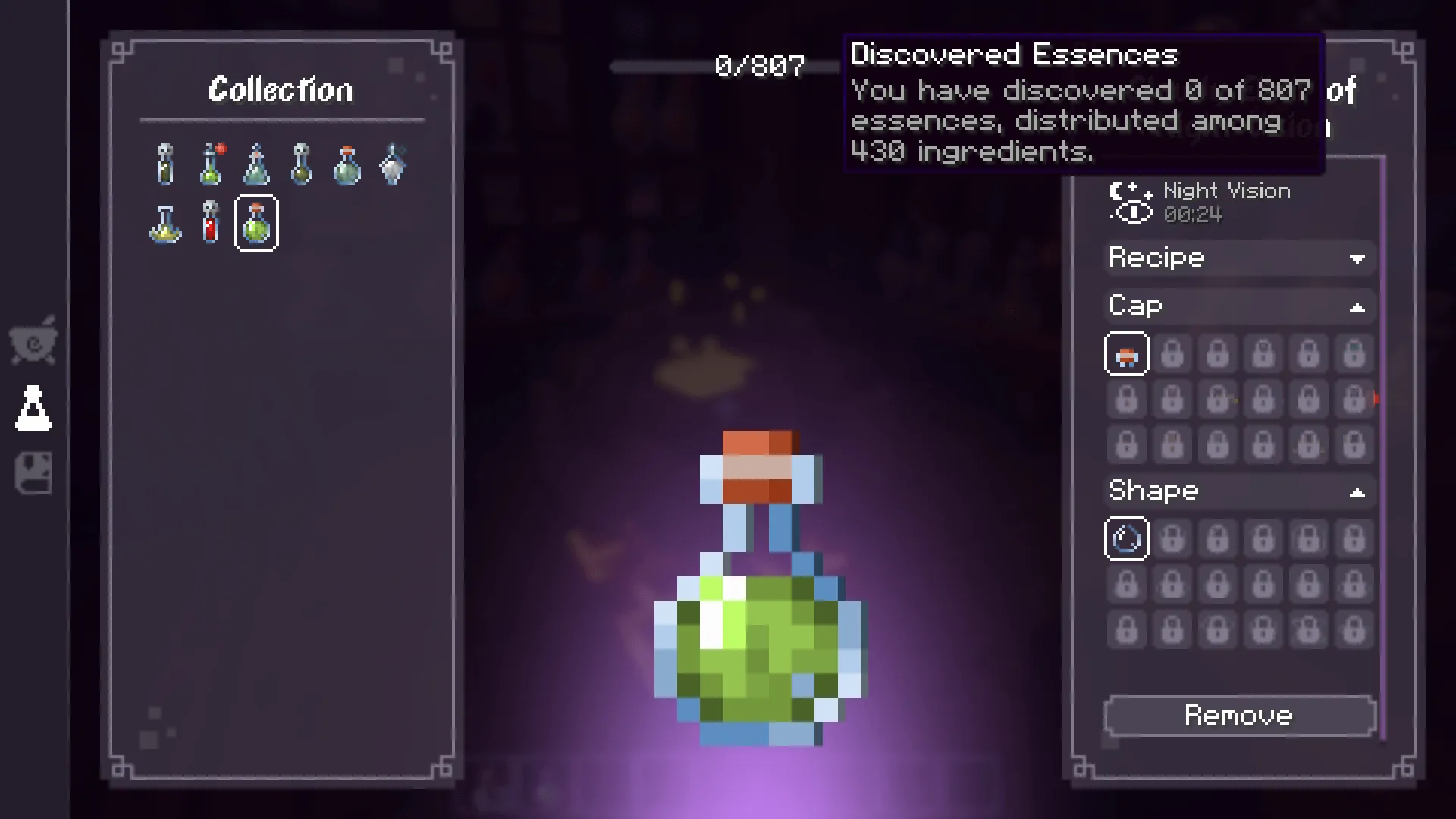Select the cauldron icon in the left sidebar
The width and height of the screenshot is (1456, 819).
33,341
